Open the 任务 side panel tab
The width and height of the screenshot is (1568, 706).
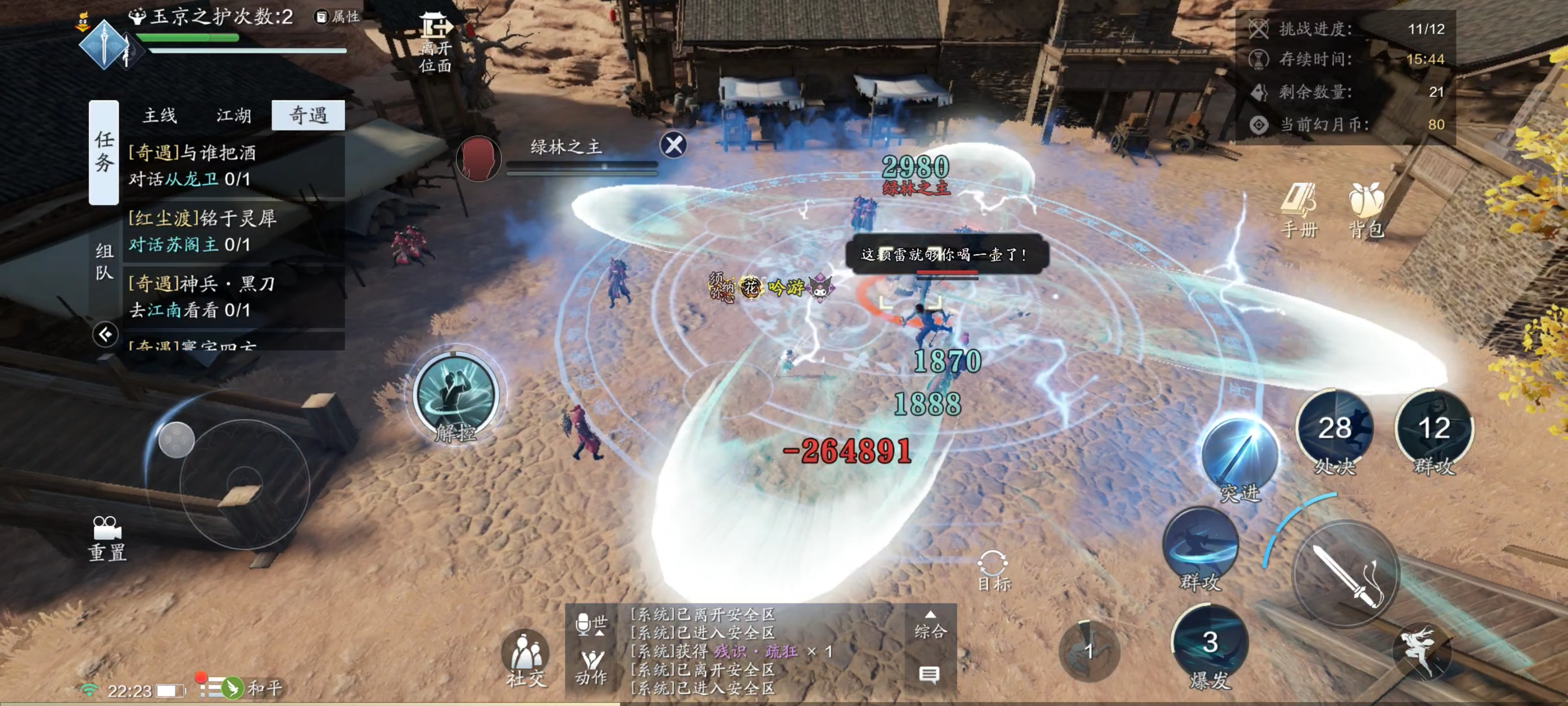tap(104, 152)
